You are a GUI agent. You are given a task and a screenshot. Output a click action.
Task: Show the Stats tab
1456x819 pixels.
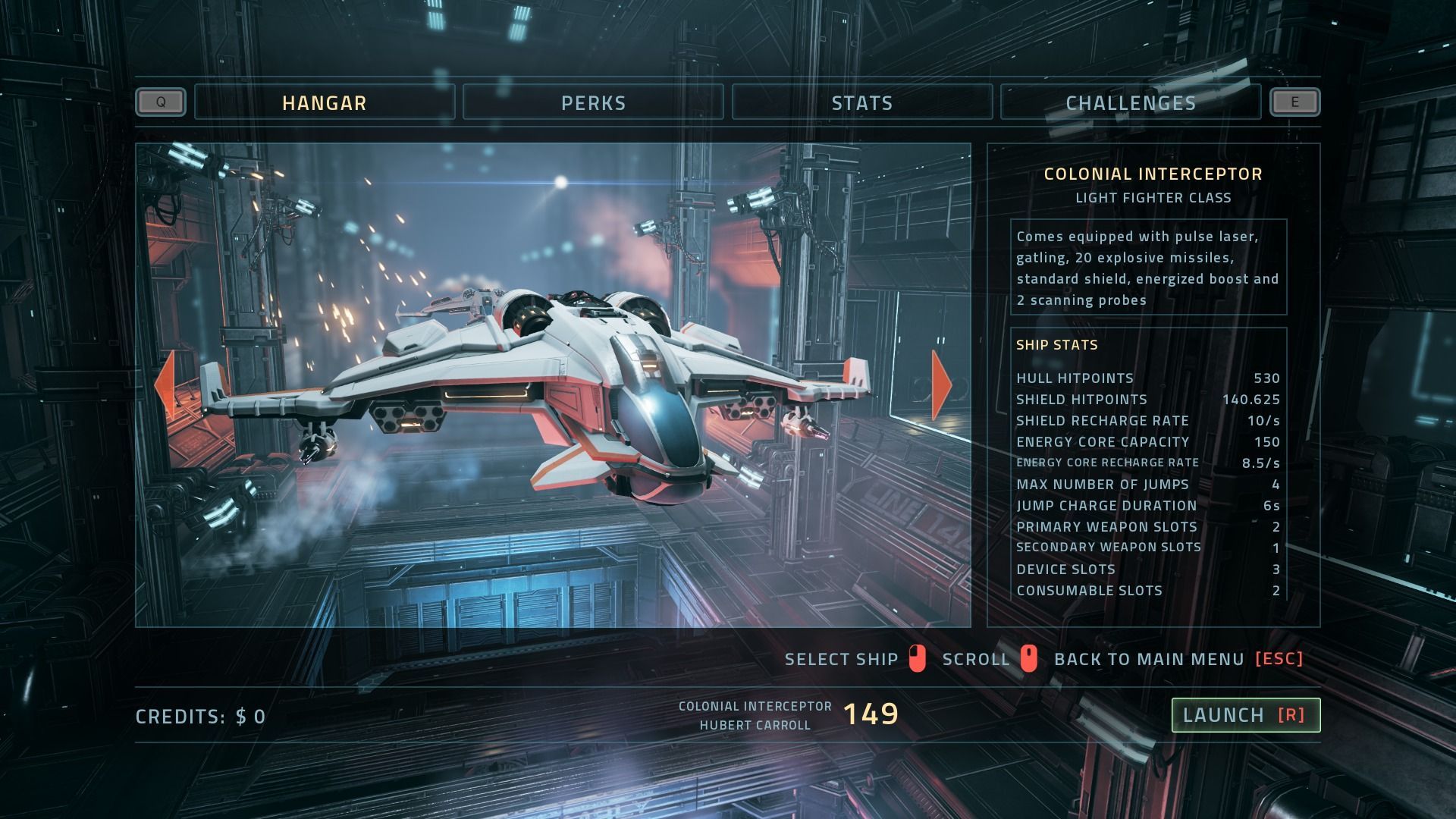861,102
